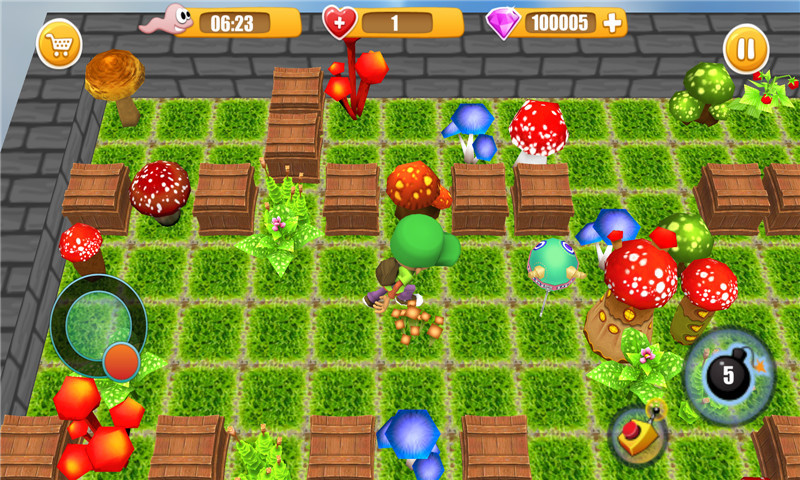800x480 pixels.
Task: Tap the orange virtual joystick knob
Action: tap(121, 360)
